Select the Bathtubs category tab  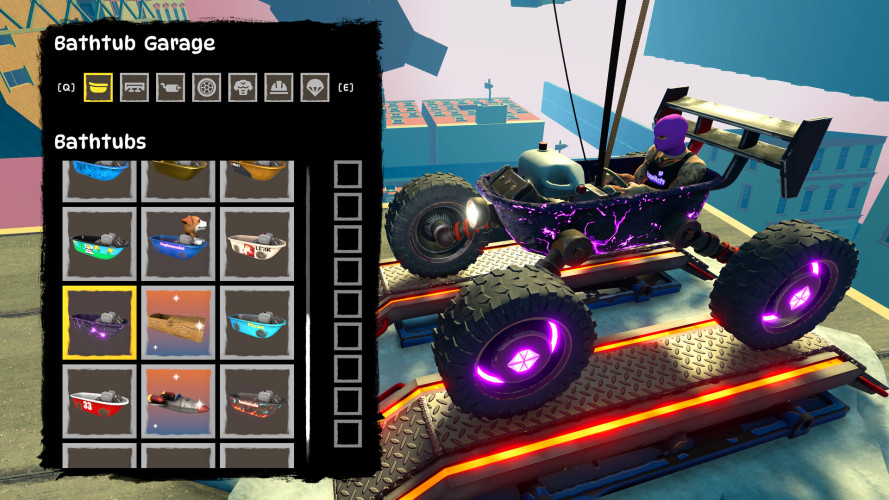(98, 87)
